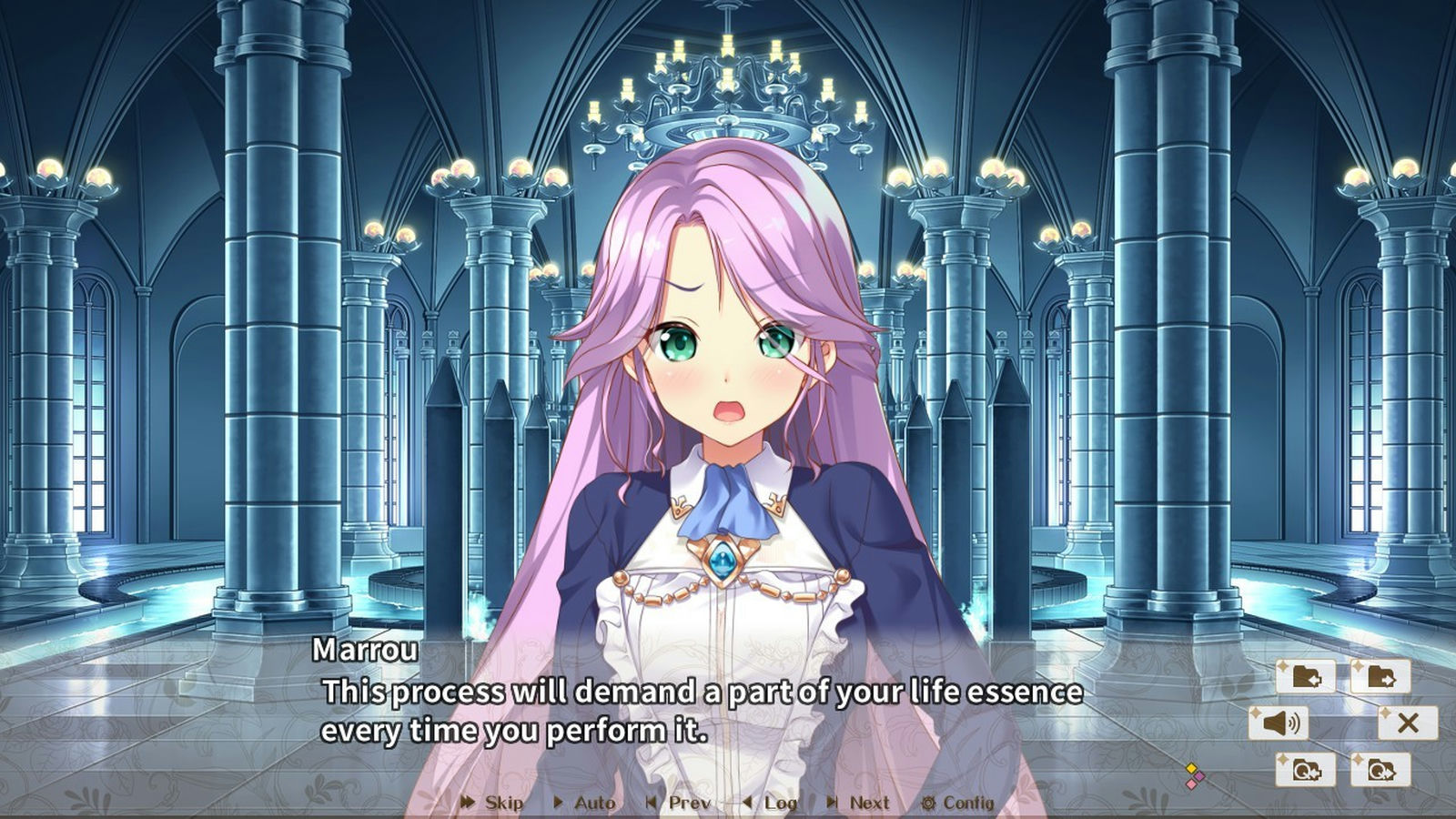This screenshot has height=819, width=1456.
Task: Click the gear icon beside Config
Action: (x=929, y=804)
